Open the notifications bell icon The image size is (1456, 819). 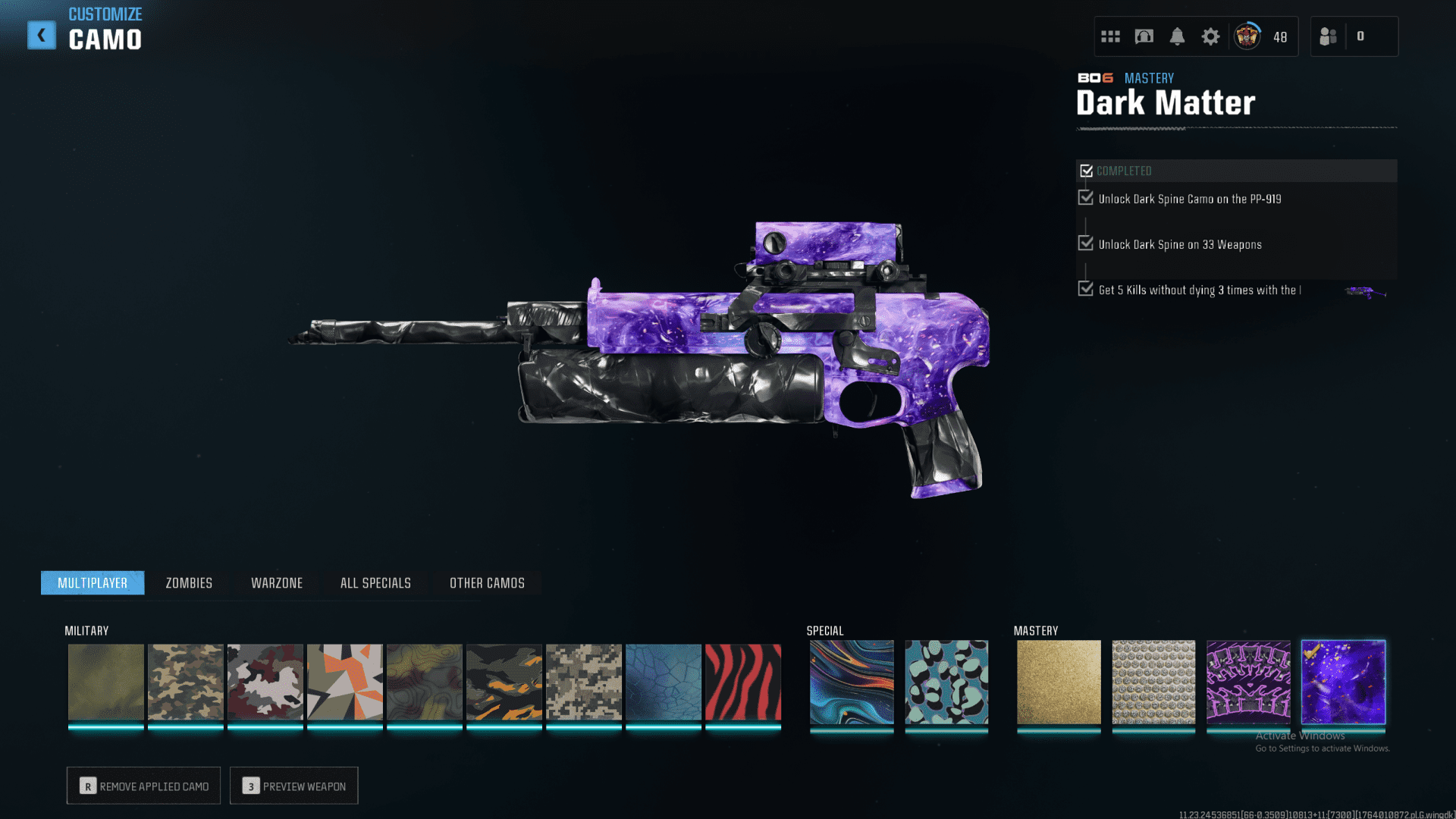pos(1178,36)
